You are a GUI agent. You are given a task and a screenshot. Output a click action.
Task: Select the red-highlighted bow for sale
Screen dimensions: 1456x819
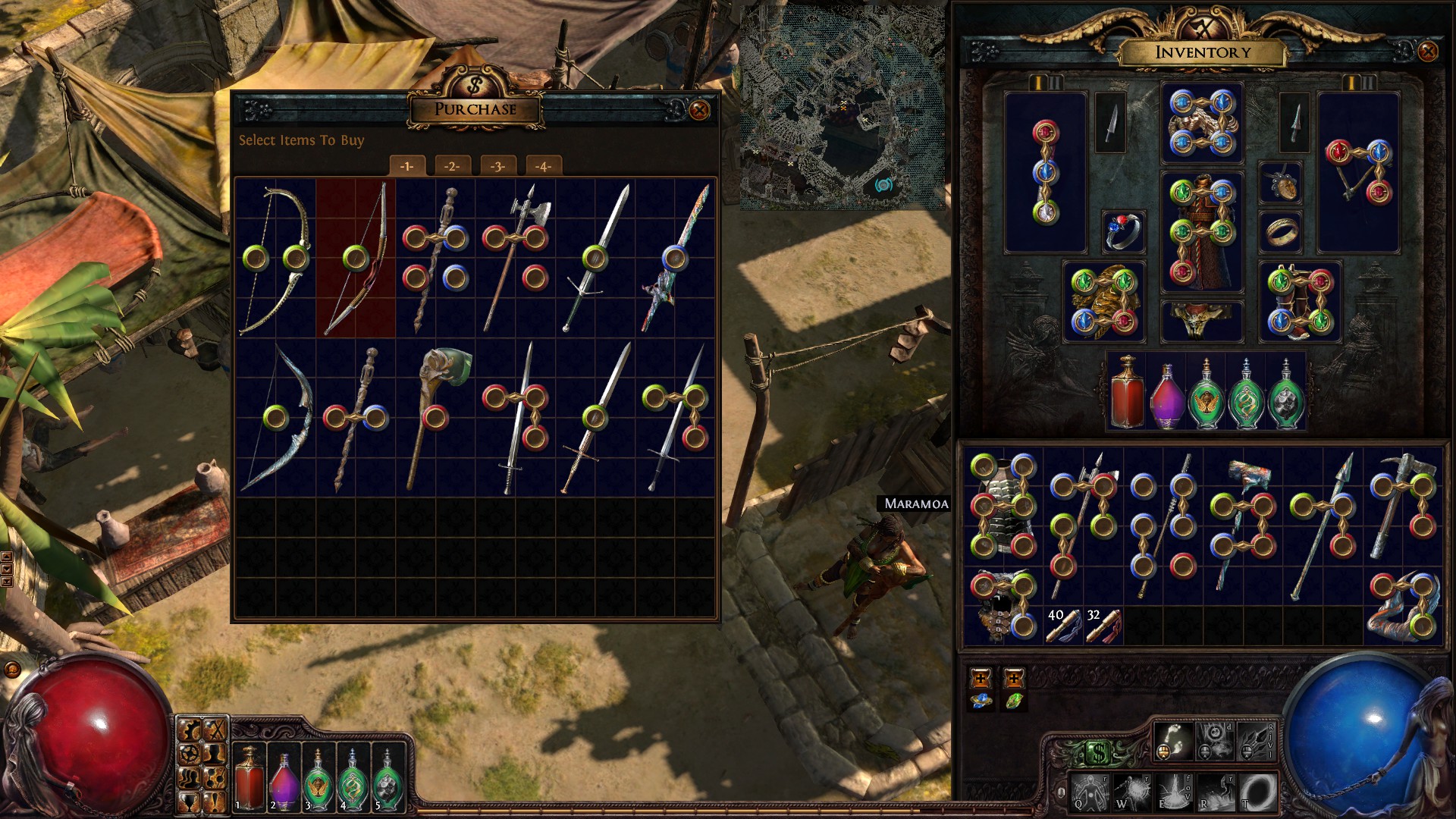[x=356, y=258]
